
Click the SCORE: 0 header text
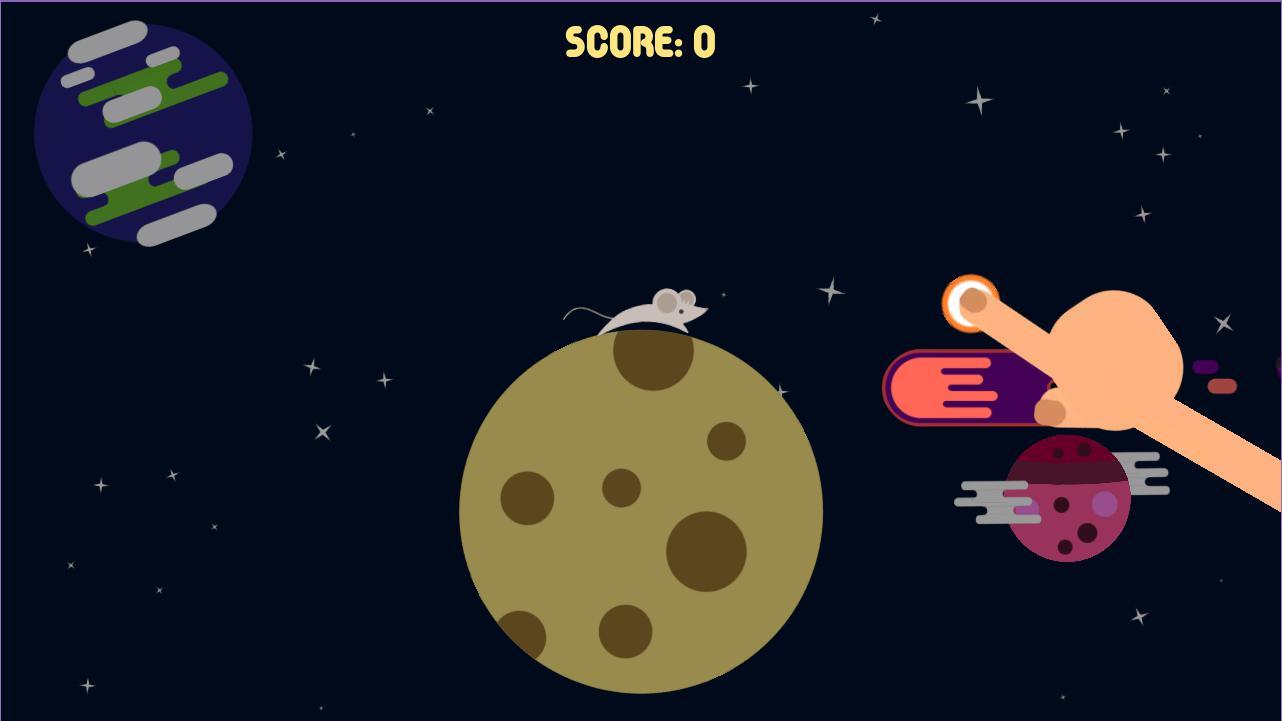pos(638,42)
